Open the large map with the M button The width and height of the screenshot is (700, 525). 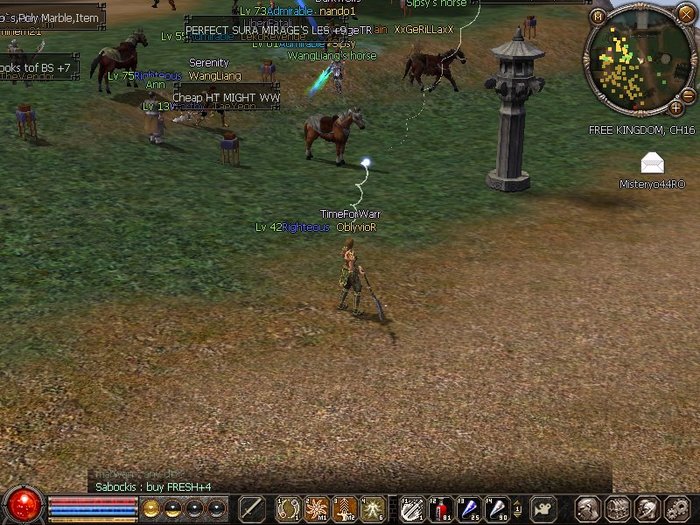[x=597, y=15]
